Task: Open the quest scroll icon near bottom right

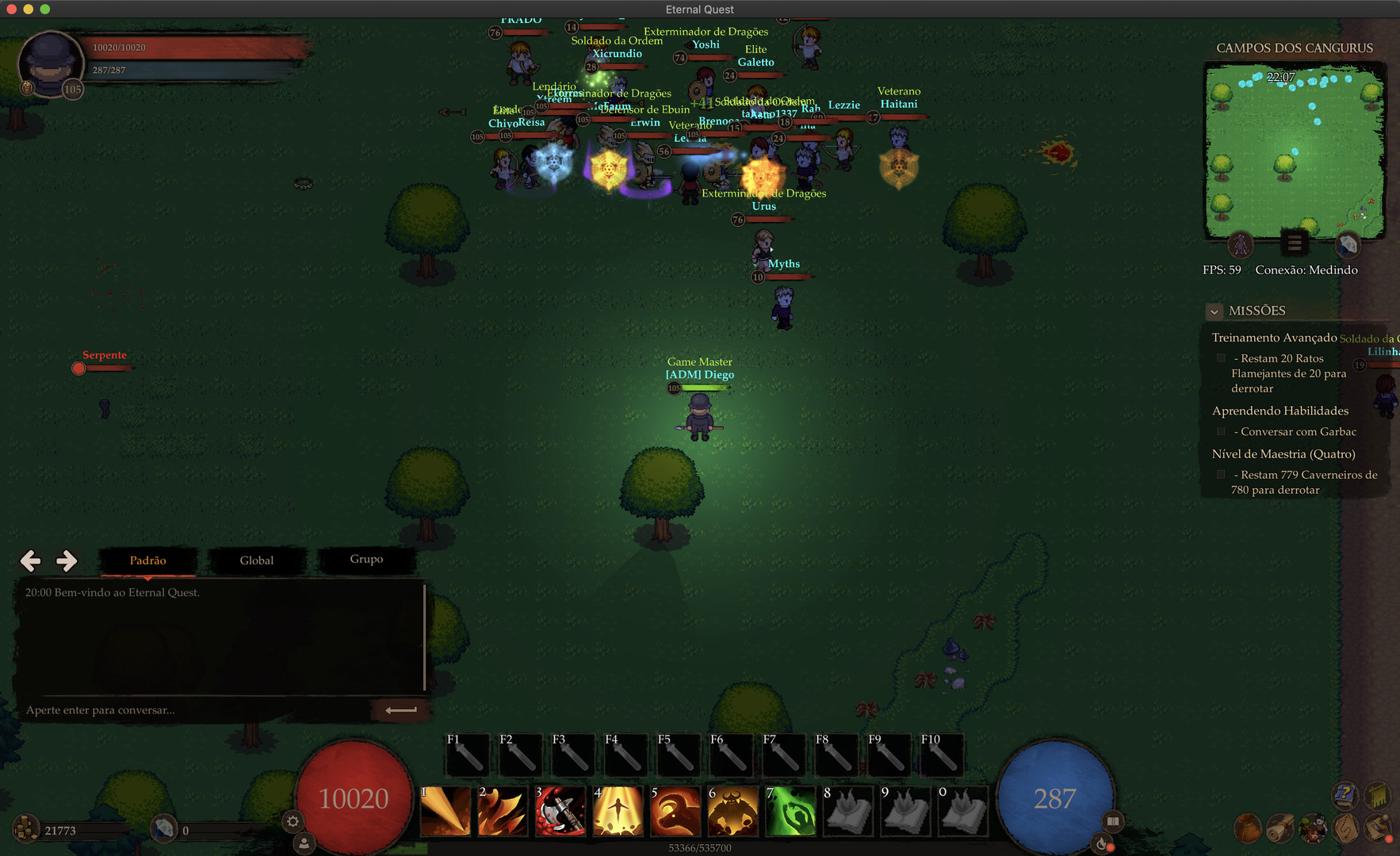Action: (x=1280, y=829)
